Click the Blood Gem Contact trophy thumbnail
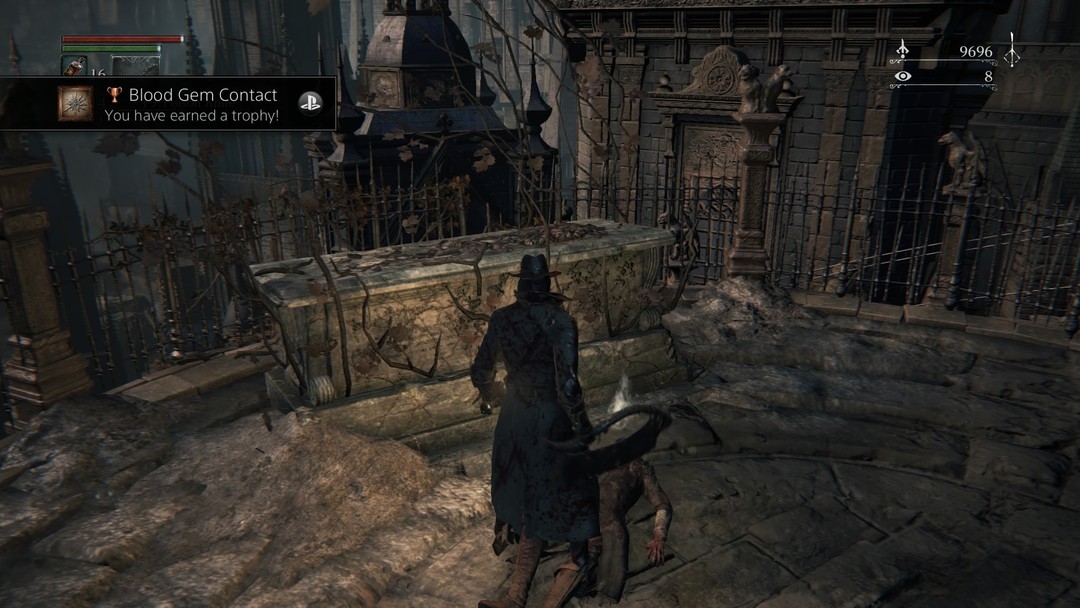Viewport: 1080px width, 608px height. point(75,104)
